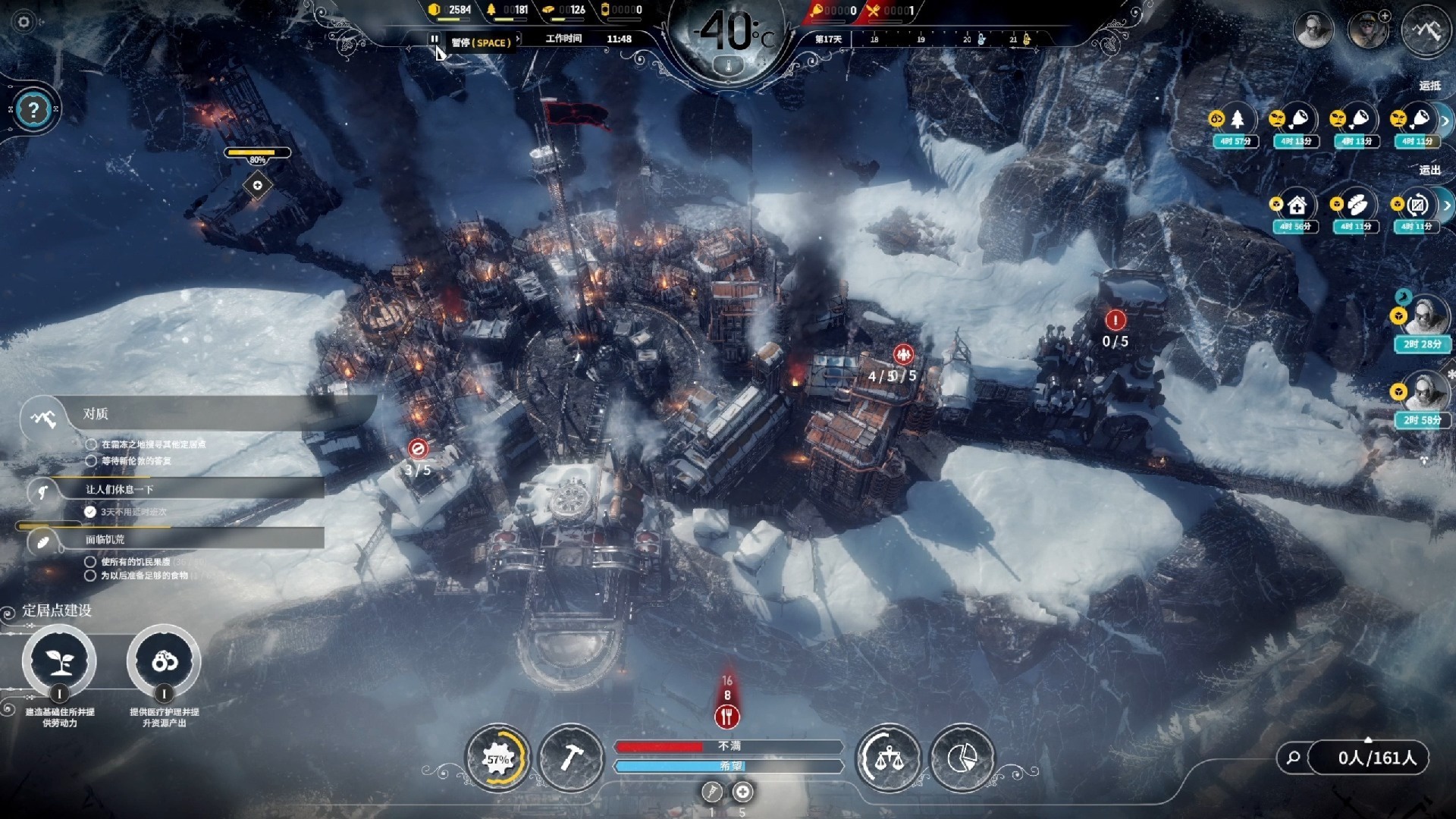Click the pause button
This screenshot has height=819, width=1456.
pos(434,39)
